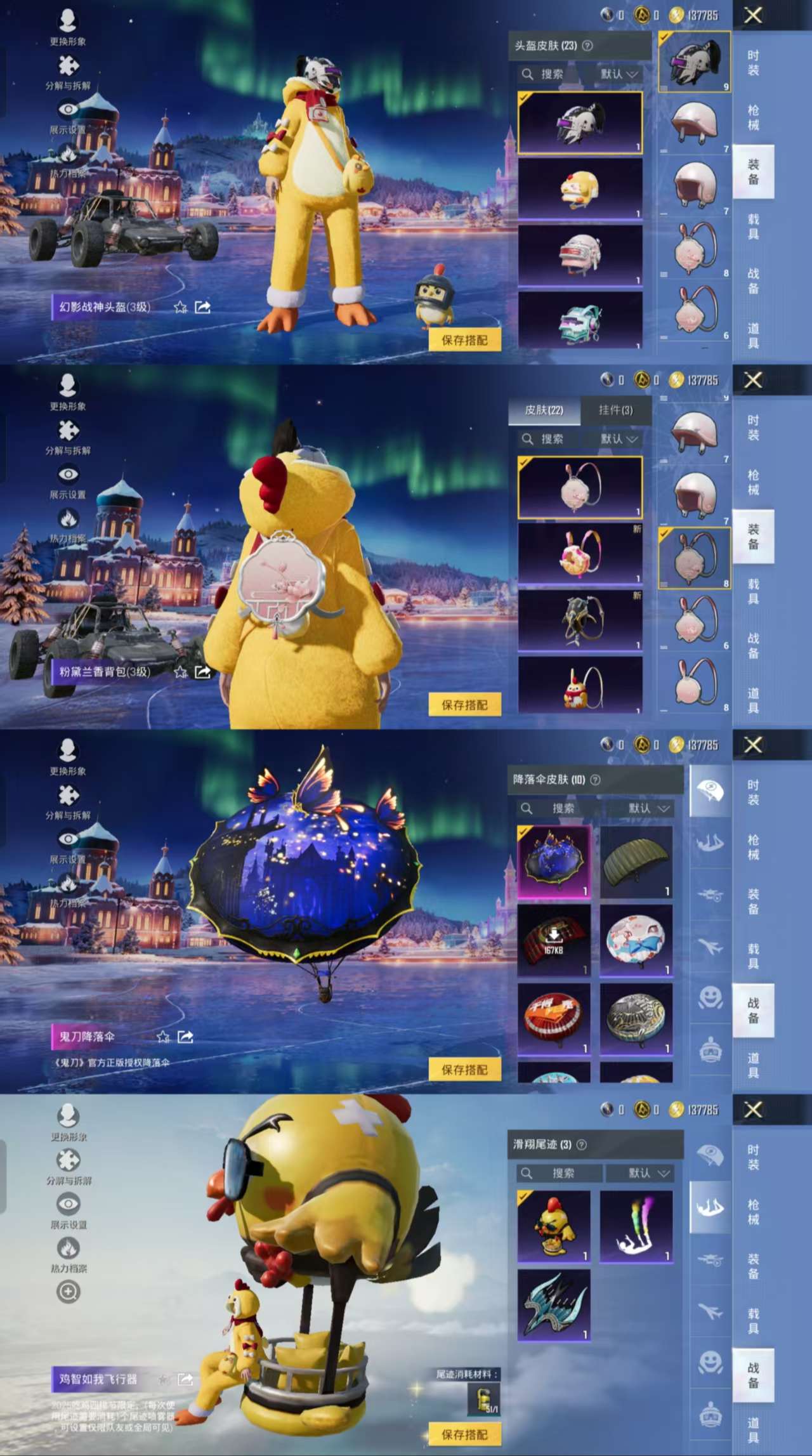Favorite 幻影战神头盔 using the star
Image resolution: width=812 pixels, height=1456 pixels.
tap(180, 306)
